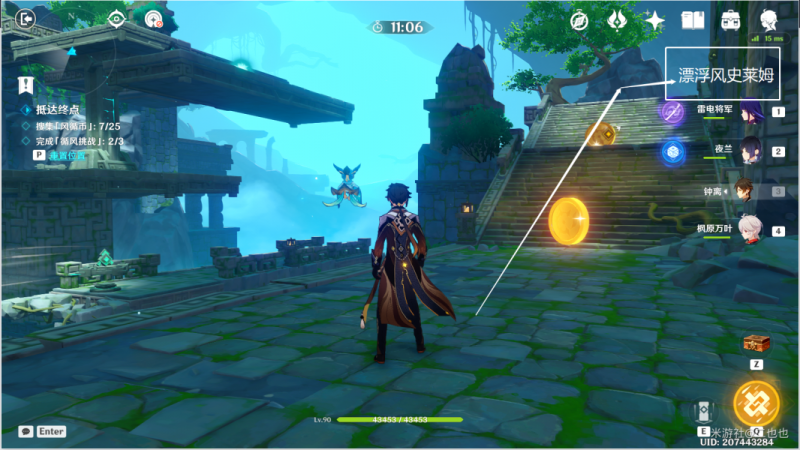Open the backpack inventory icon
This screenshot has height=450, width=800.
pos(730,19)
